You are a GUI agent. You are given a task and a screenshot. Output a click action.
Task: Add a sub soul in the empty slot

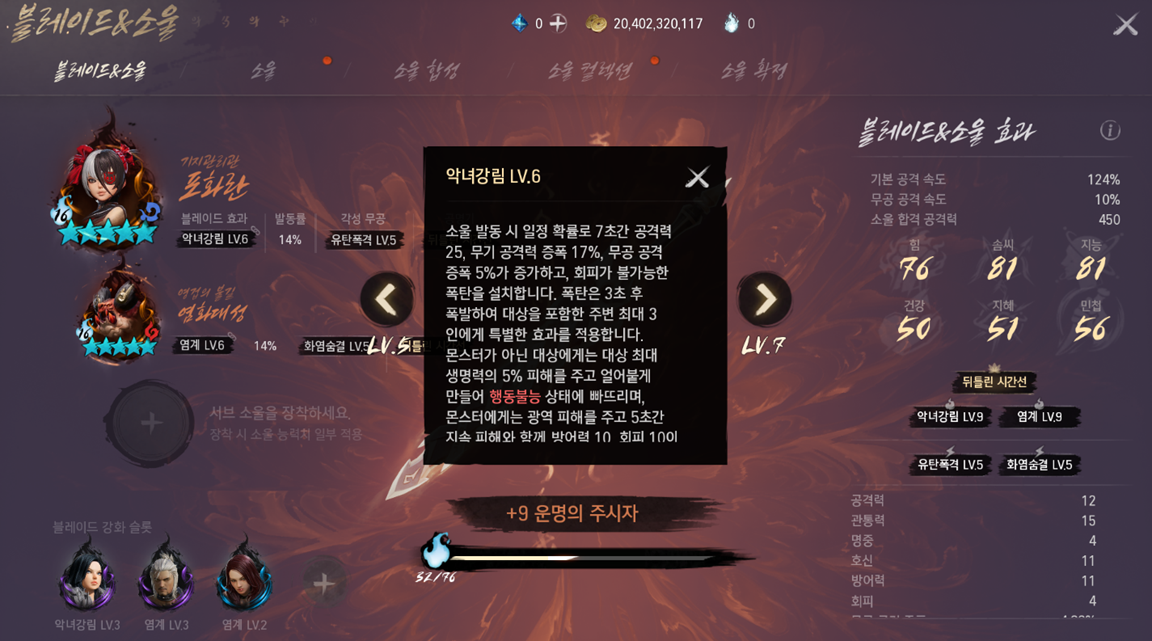pos(150,423)
